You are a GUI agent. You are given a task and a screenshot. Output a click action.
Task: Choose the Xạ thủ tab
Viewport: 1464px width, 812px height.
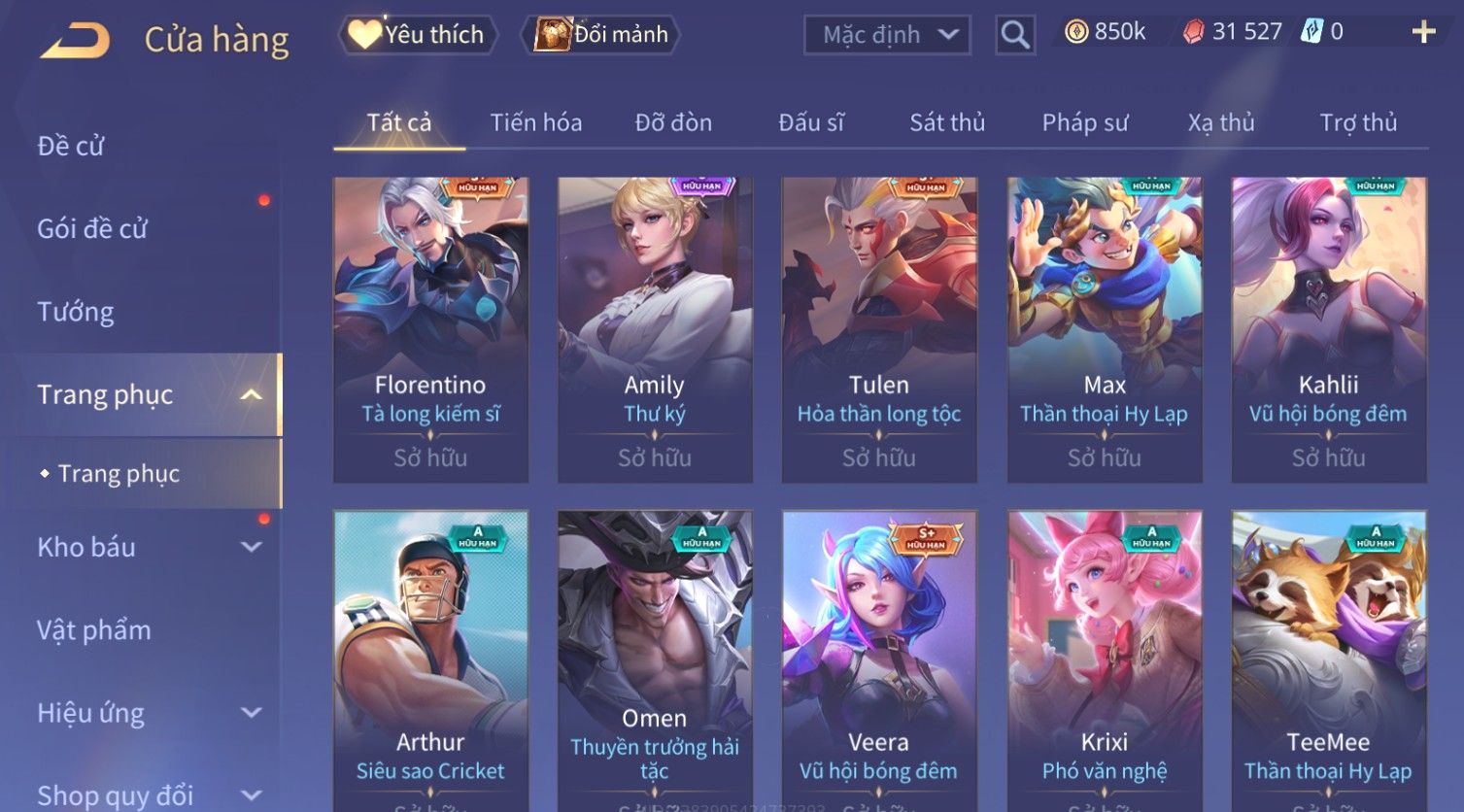click(x=1221, y=122)
